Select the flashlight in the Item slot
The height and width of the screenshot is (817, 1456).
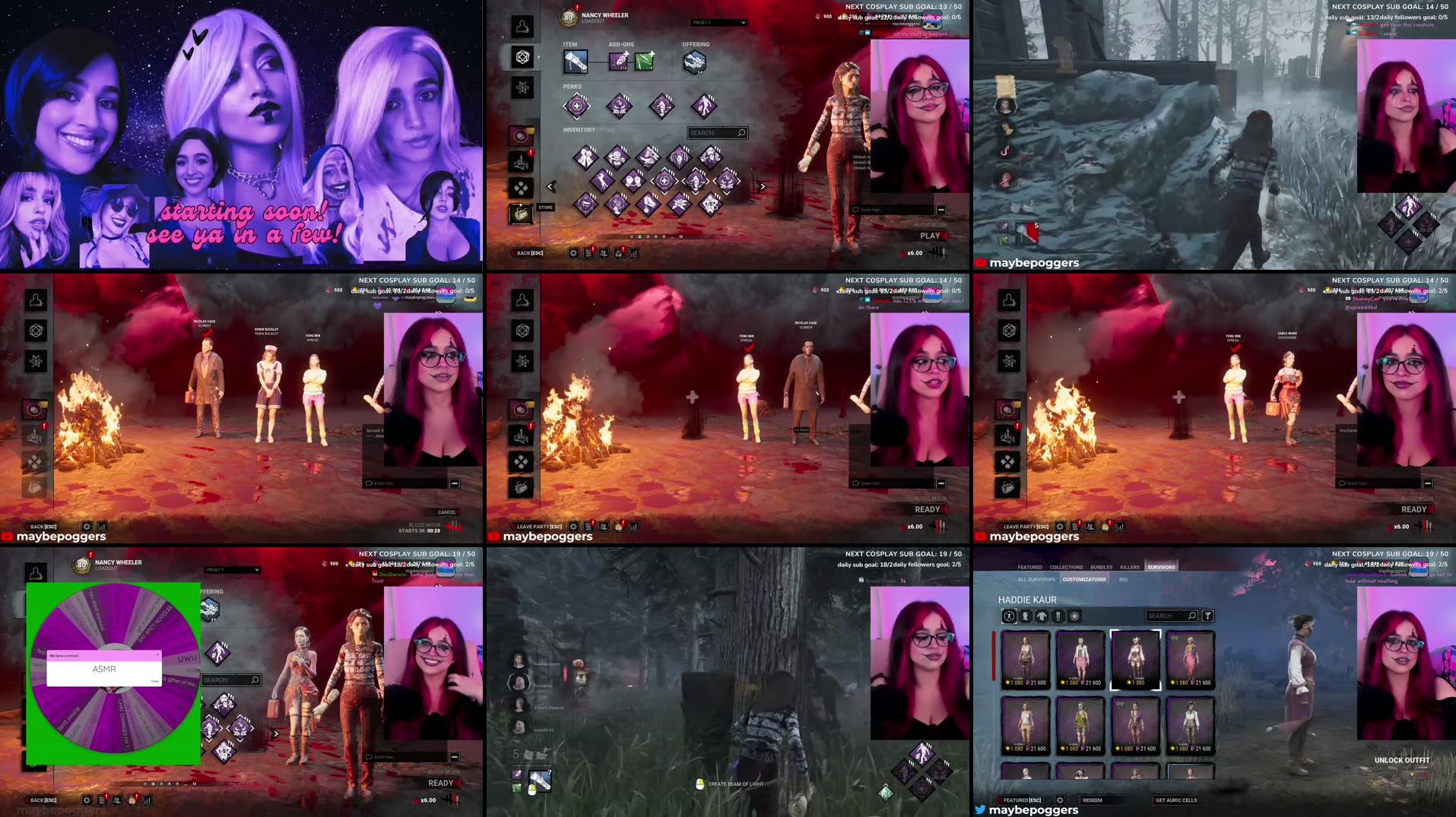[x=574, y=61]
